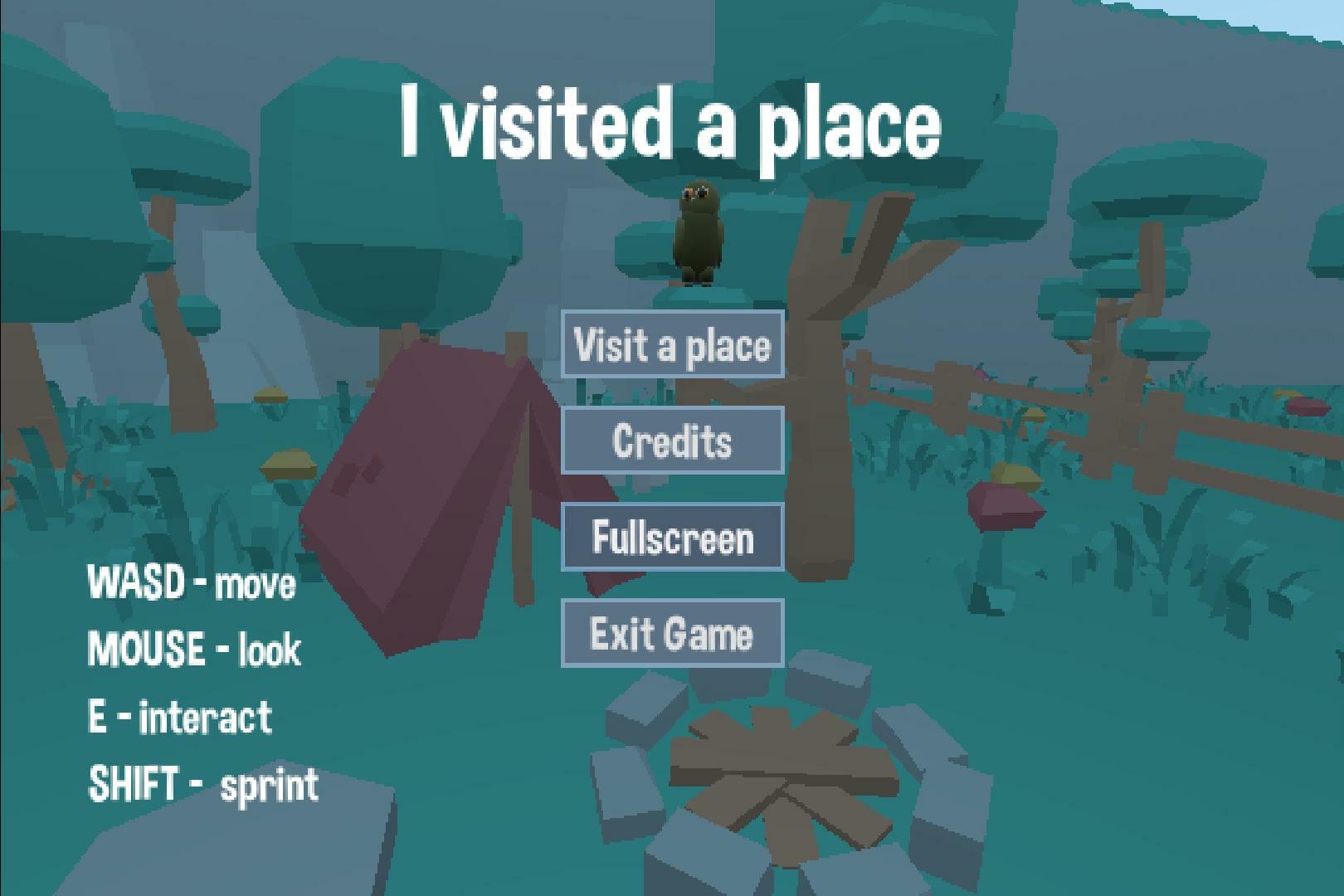Screen dimensions: 1344x896
Task: Open the Credits screen
Action: [672, 441]
